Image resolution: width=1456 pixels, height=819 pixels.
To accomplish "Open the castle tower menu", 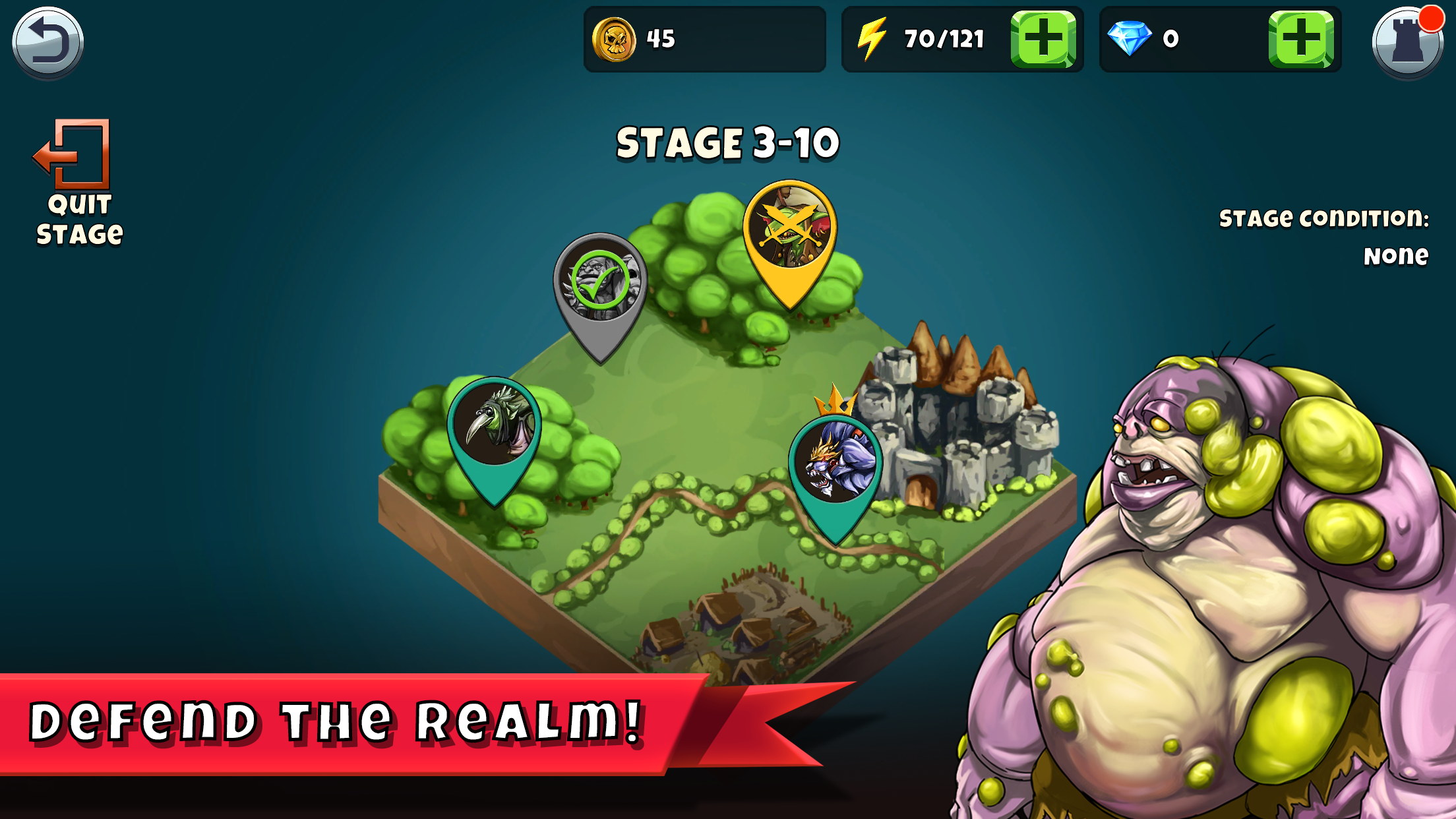I will [1408, 42].
